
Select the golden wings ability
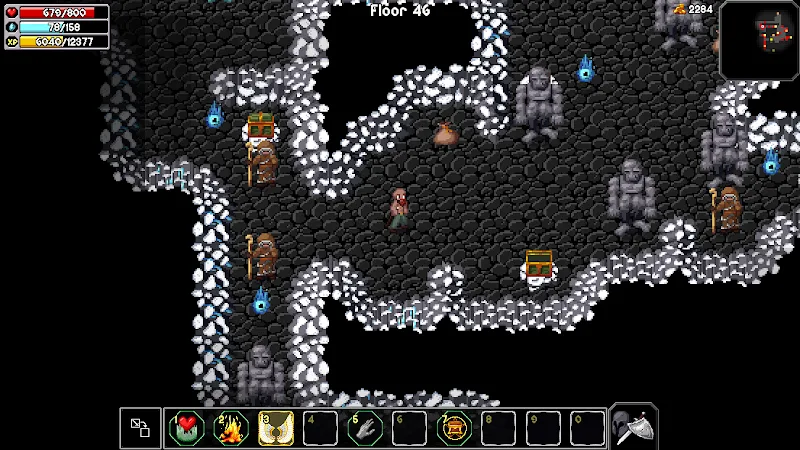click(x=276, y=428)
